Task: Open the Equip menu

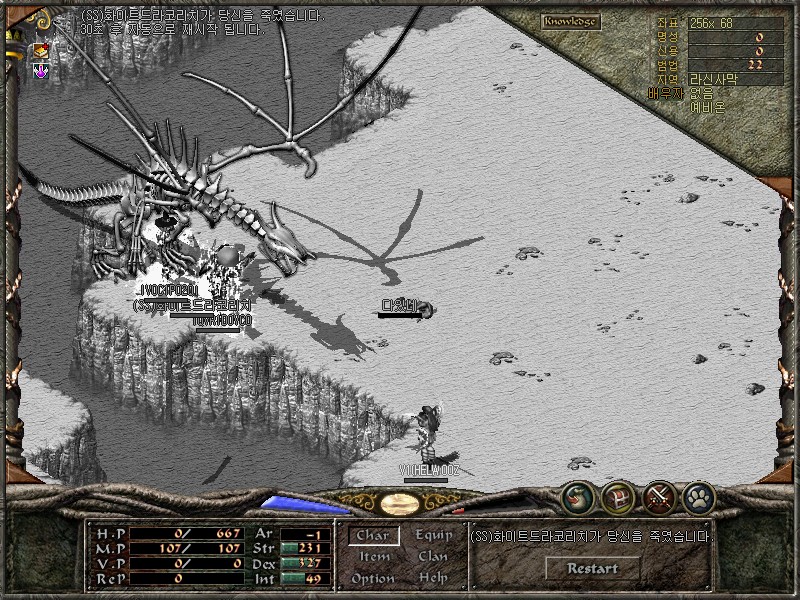Action: point(433,535)
